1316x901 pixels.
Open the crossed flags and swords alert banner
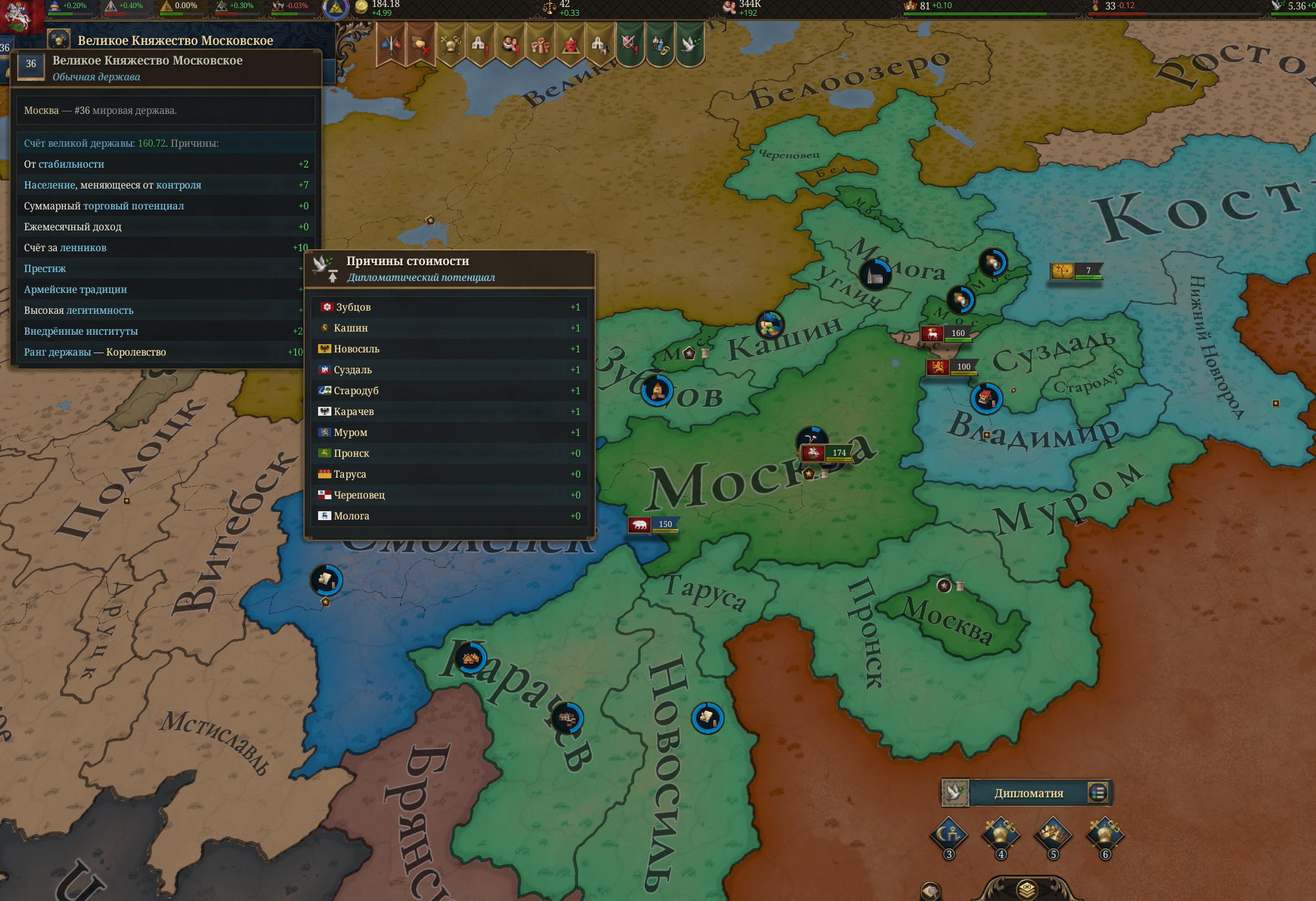(391, 44)
